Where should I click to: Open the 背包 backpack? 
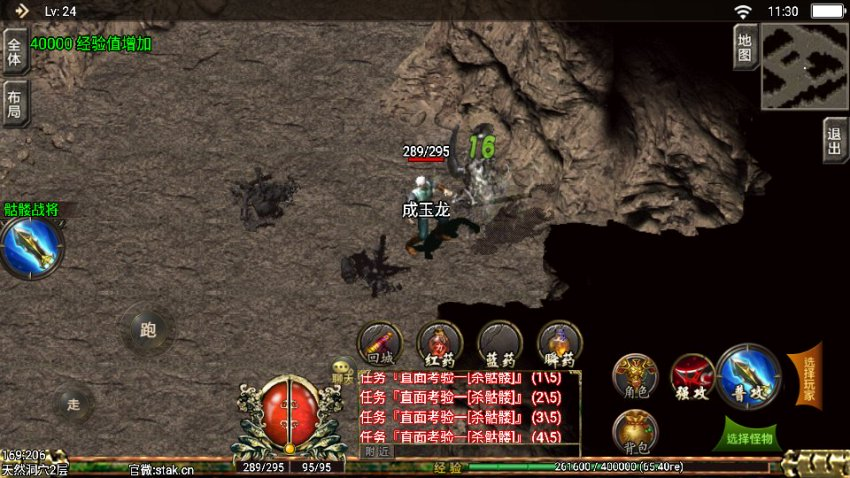[x=635, y=430]
